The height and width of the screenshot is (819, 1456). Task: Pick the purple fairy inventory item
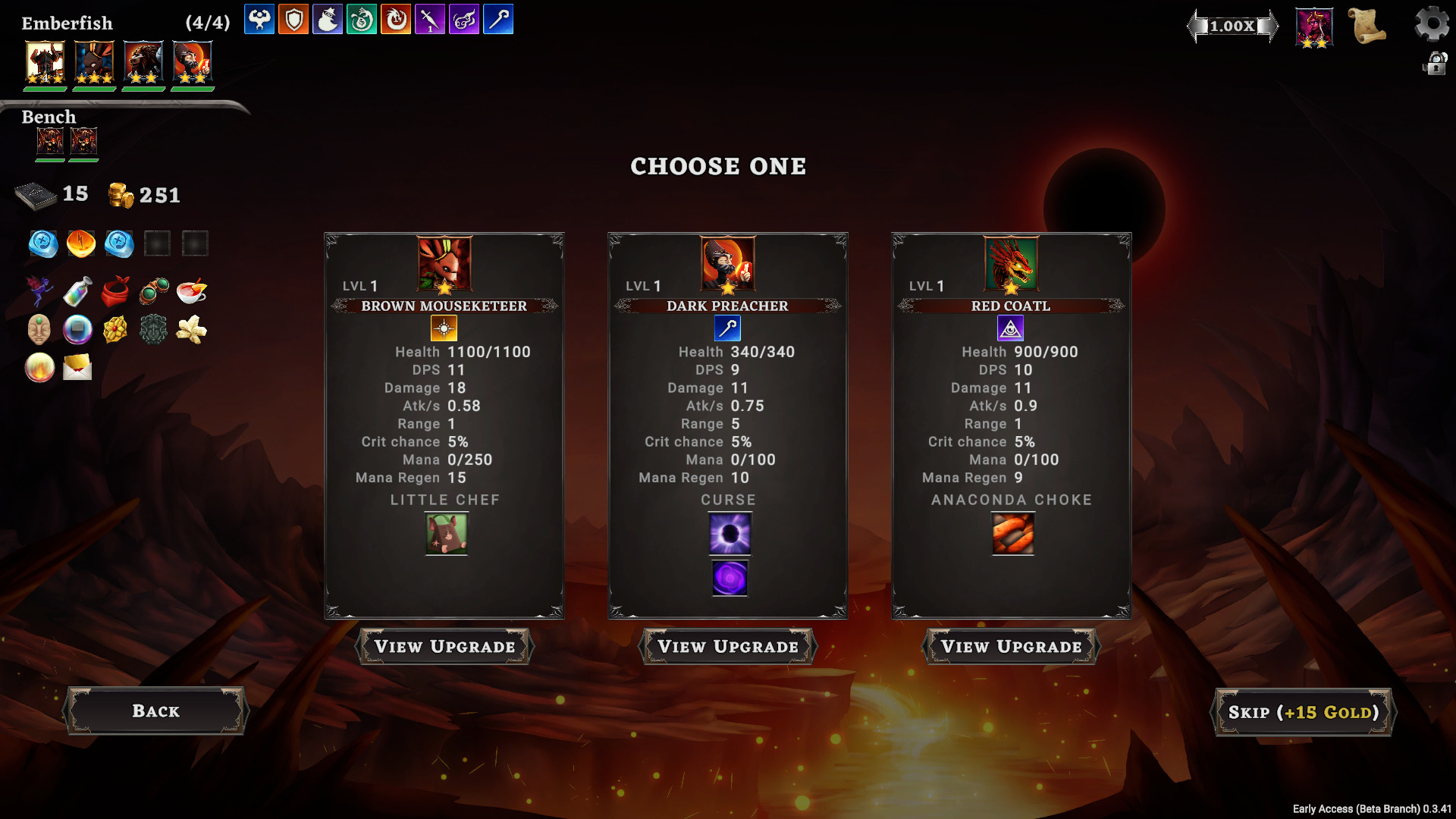(39, 292)
